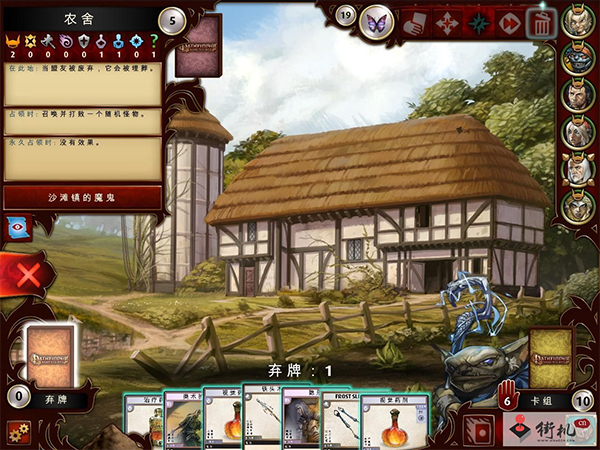The image size is (600, 450).
Task: Open the butterfly blessing icon
Action: click(378, 19)
